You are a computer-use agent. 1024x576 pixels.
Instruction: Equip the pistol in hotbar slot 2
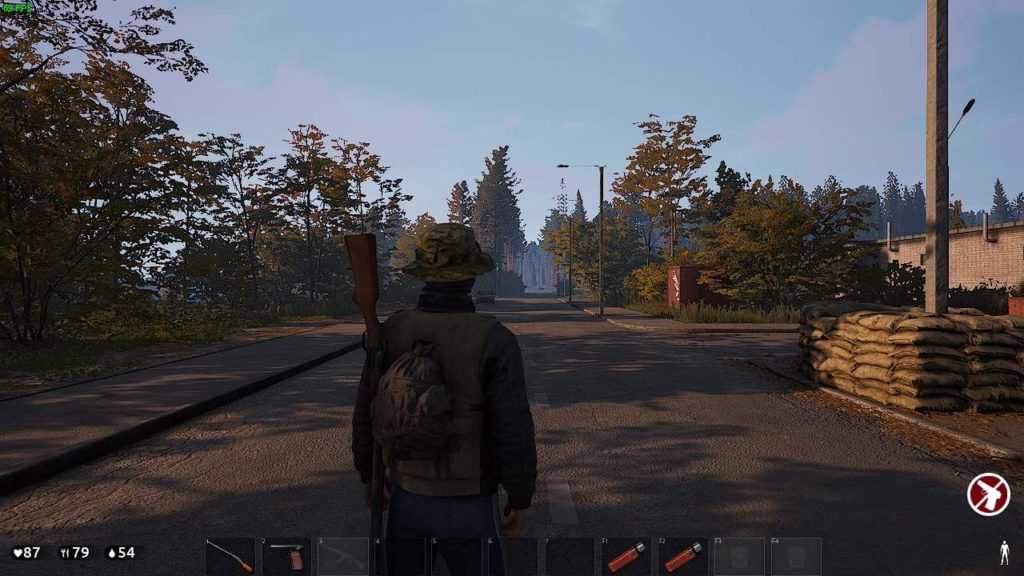click(x=287, y=556)
